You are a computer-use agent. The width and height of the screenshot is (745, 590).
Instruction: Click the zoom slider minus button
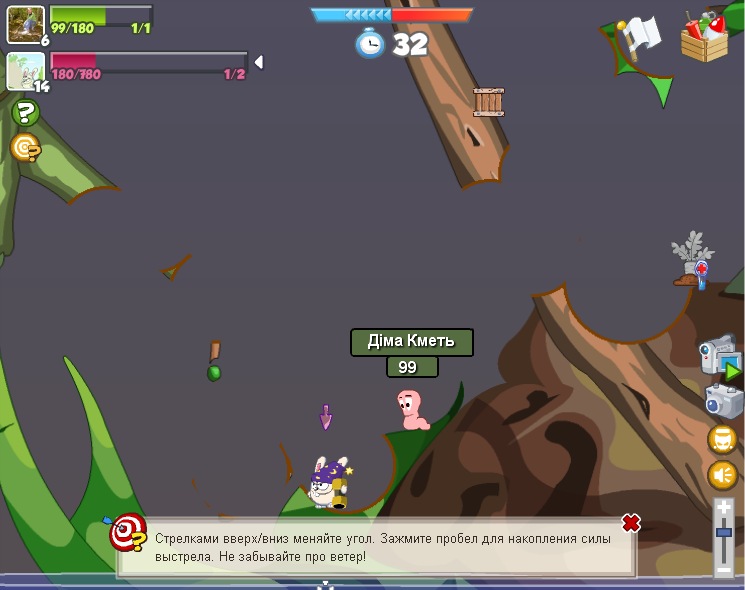pyautogui.click(x=724, y=569)
